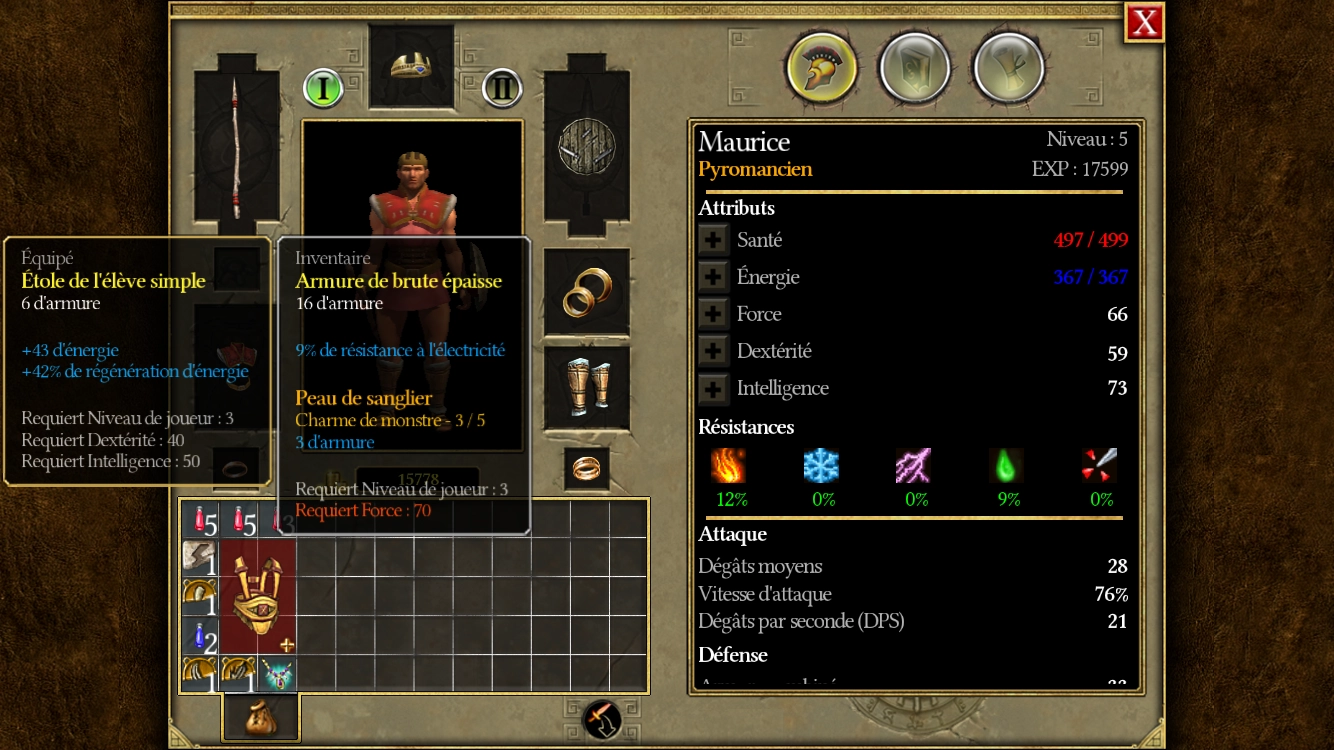This screenshot has height=750, width=1334.
Task: Select the thick brute armor in inventory
Action: [x=258, y=595]
